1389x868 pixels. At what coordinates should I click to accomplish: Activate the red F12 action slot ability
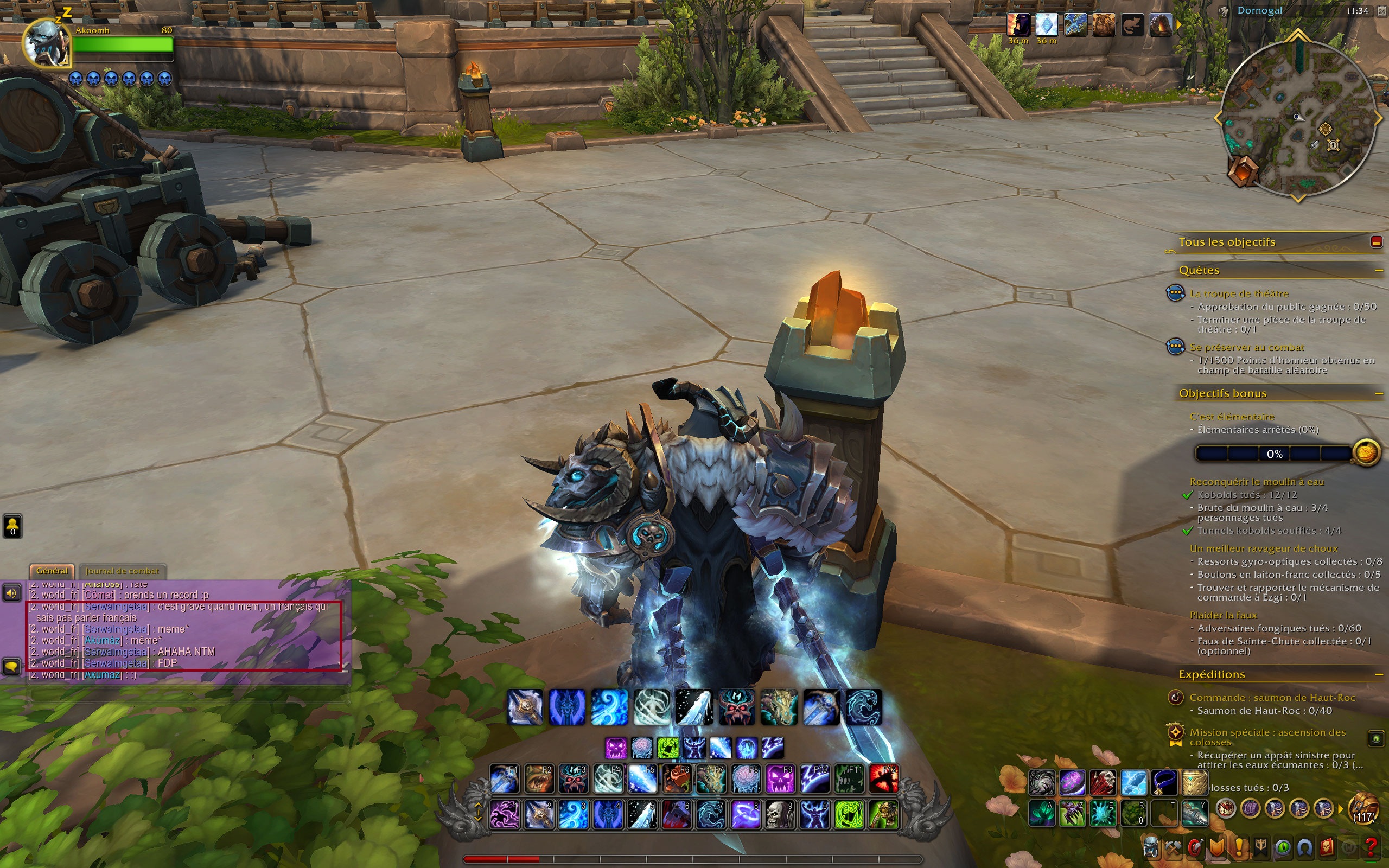pos(884,779)
